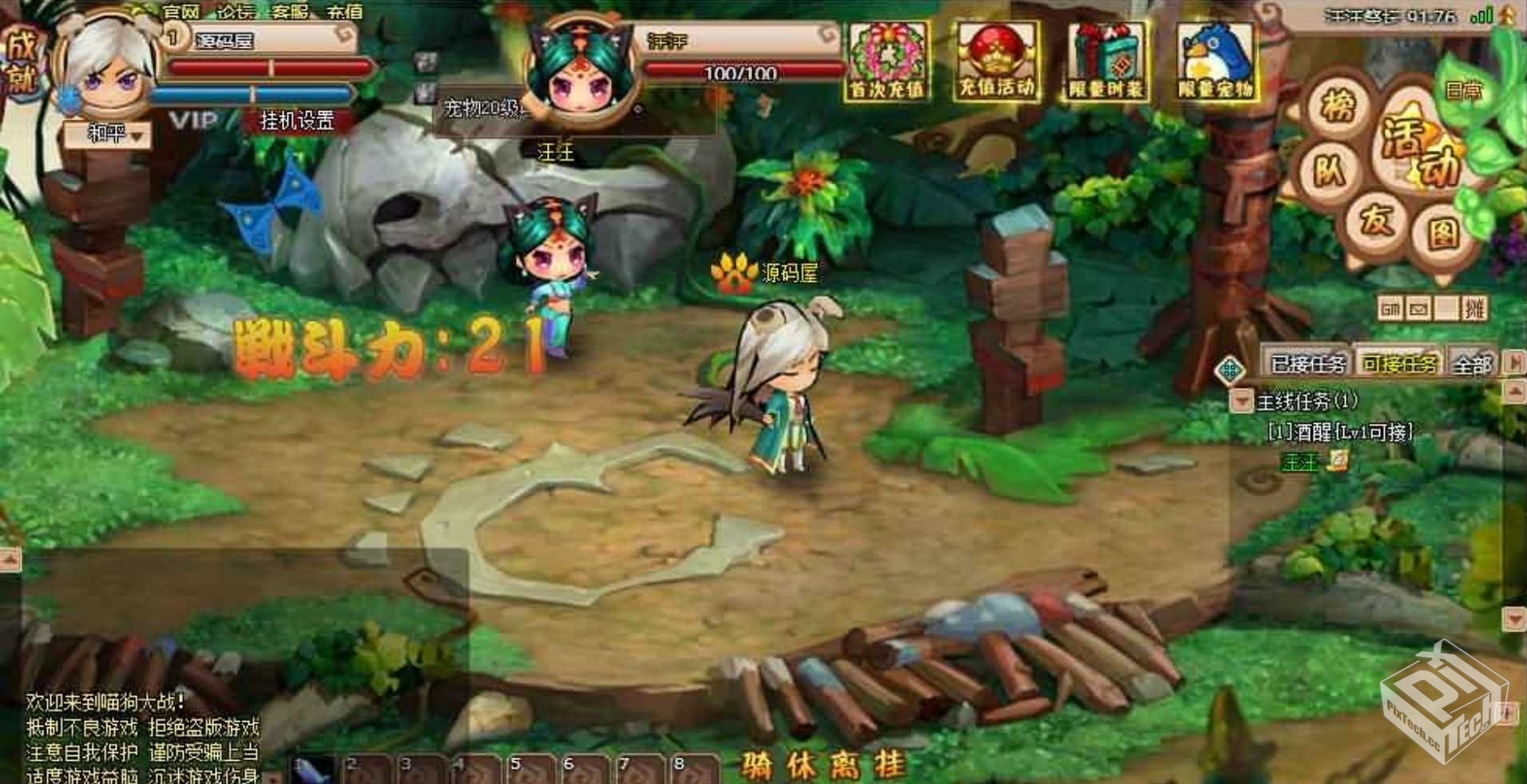Open the 和平 combat mode dropdown
This screenshot has height=784, width=1527.
[108, 134]
